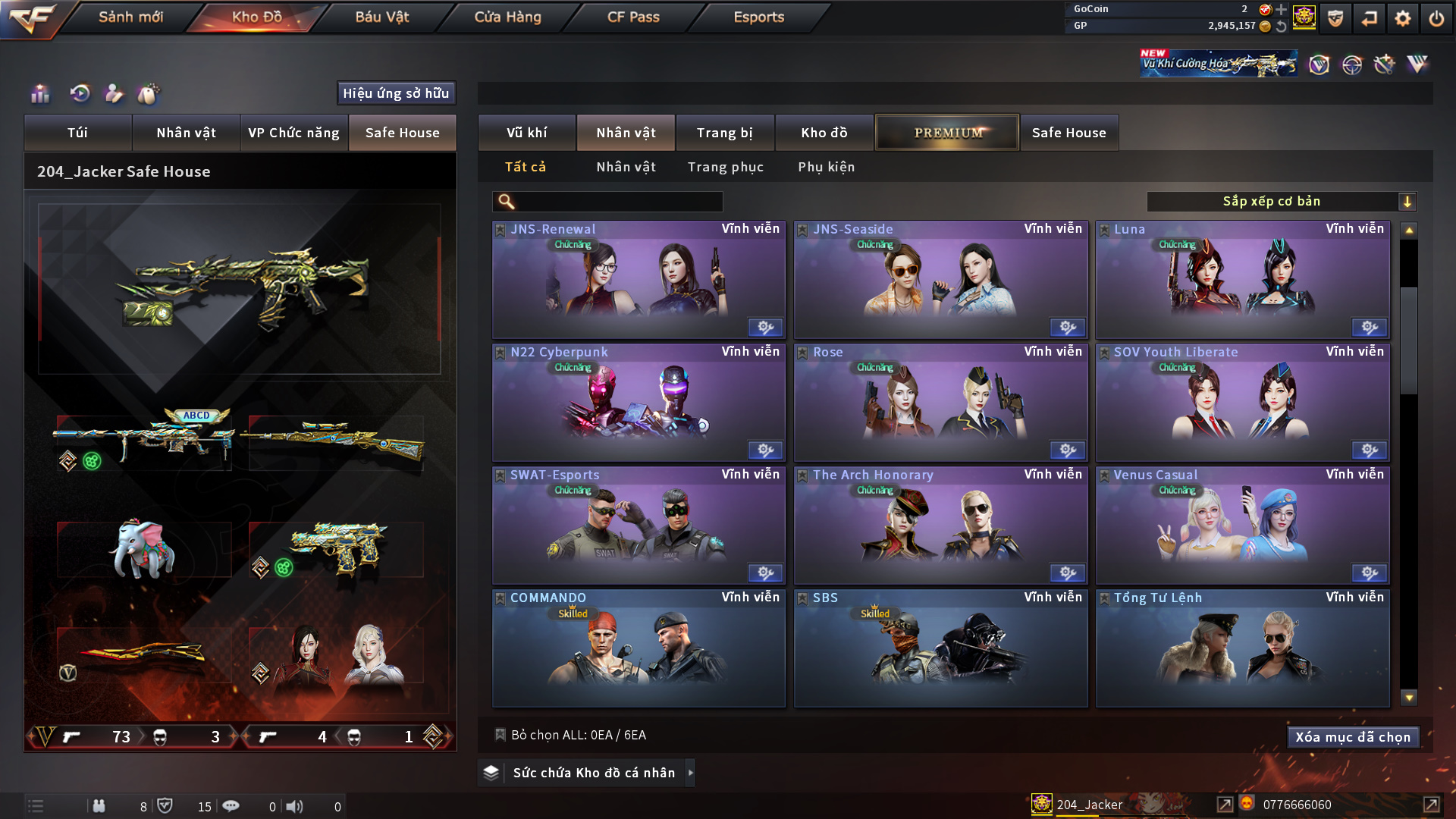This screenshot has width=1456, height=819.
Task: Switch to the Túi tab
Action: coord(77,133)
